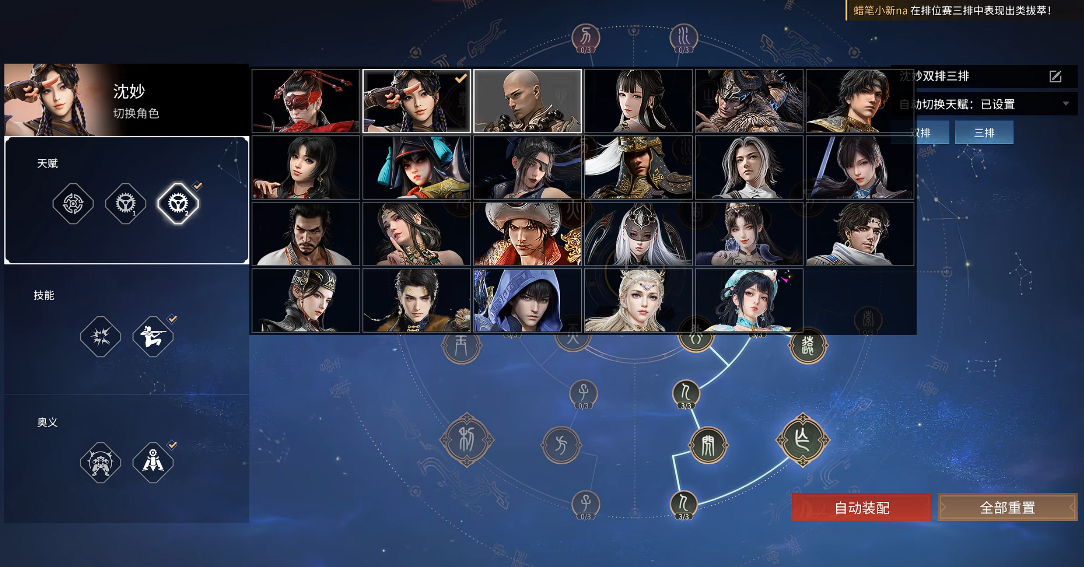
Task: Edit the talent preset name with pencil icon
Action: click(x=1055, y=77)
